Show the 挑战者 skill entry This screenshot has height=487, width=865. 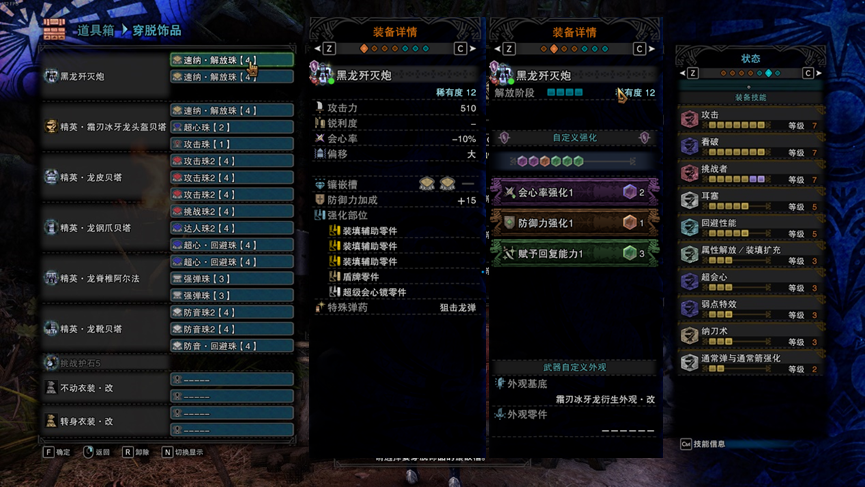pos(750,174)
